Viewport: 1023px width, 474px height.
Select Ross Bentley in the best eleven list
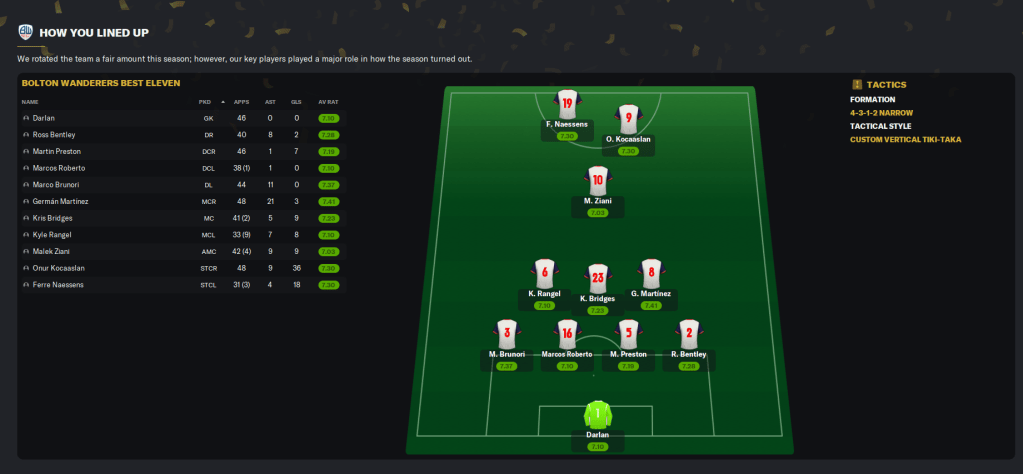53,134
